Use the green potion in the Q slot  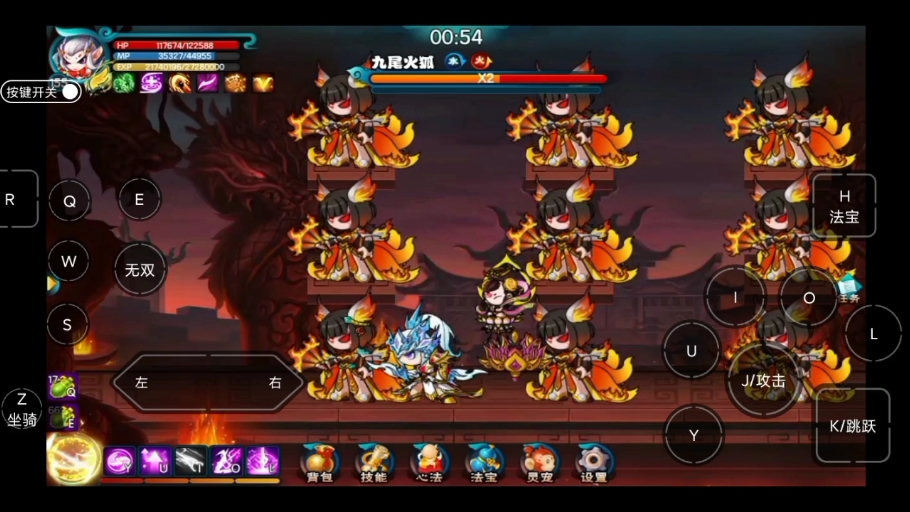pyautogui.click(x=62, y=386)
